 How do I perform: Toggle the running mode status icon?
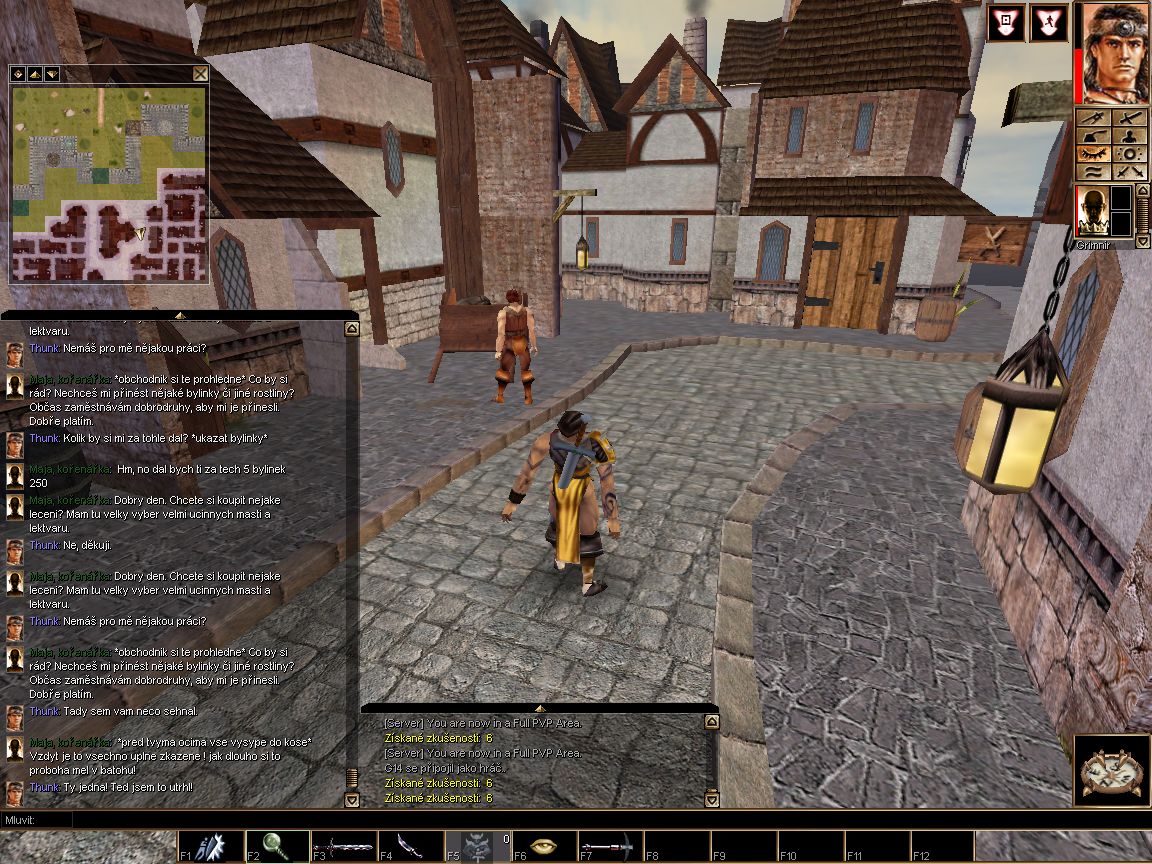pos(1047,22)
